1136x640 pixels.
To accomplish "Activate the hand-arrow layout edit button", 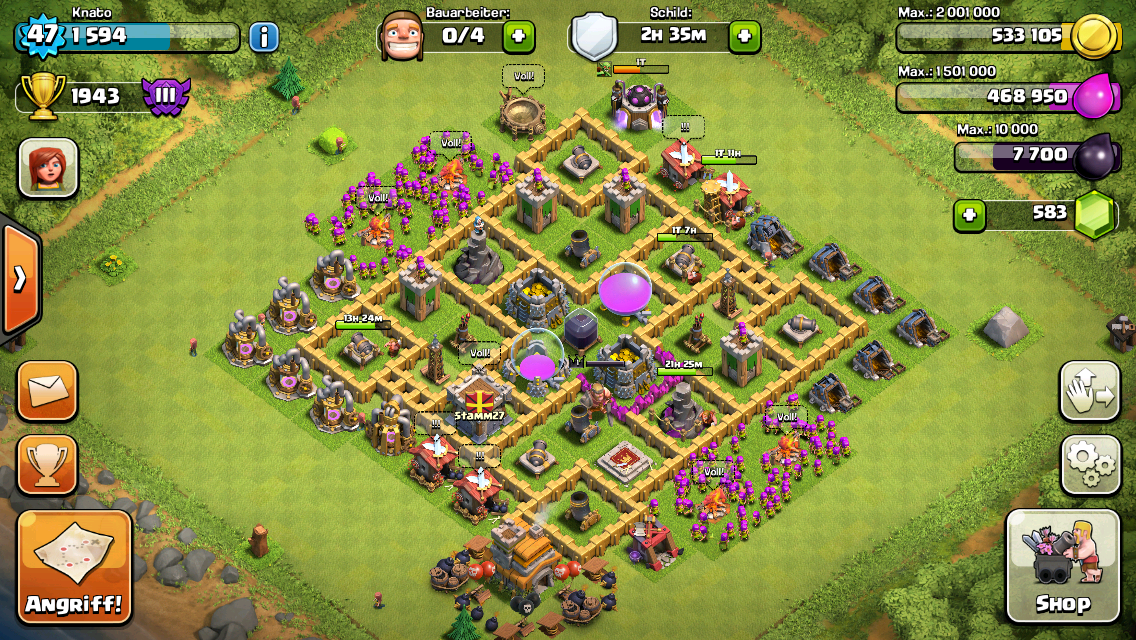I will click(x=1090, y=391).
